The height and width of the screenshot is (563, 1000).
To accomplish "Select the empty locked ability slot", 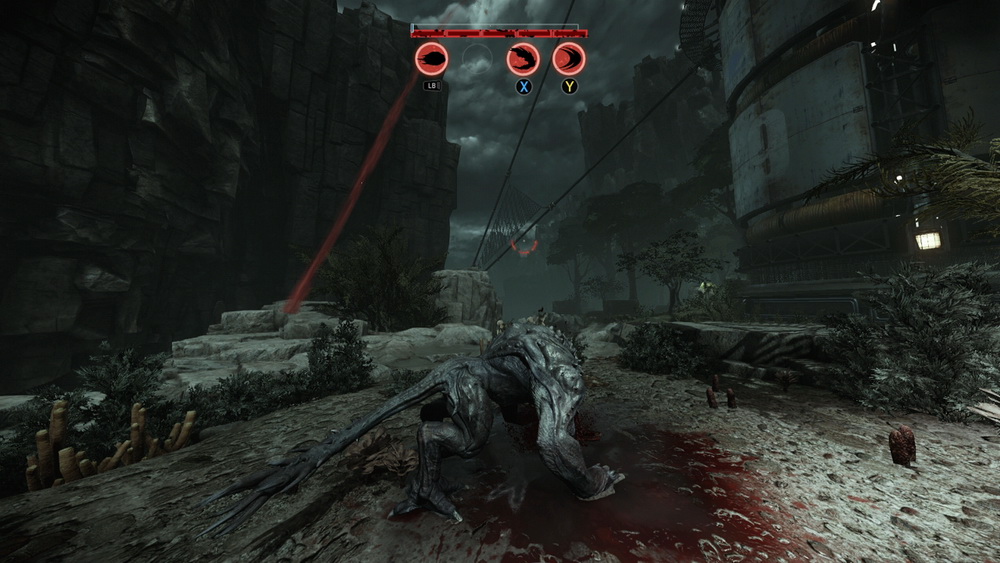I will point(477,59).
